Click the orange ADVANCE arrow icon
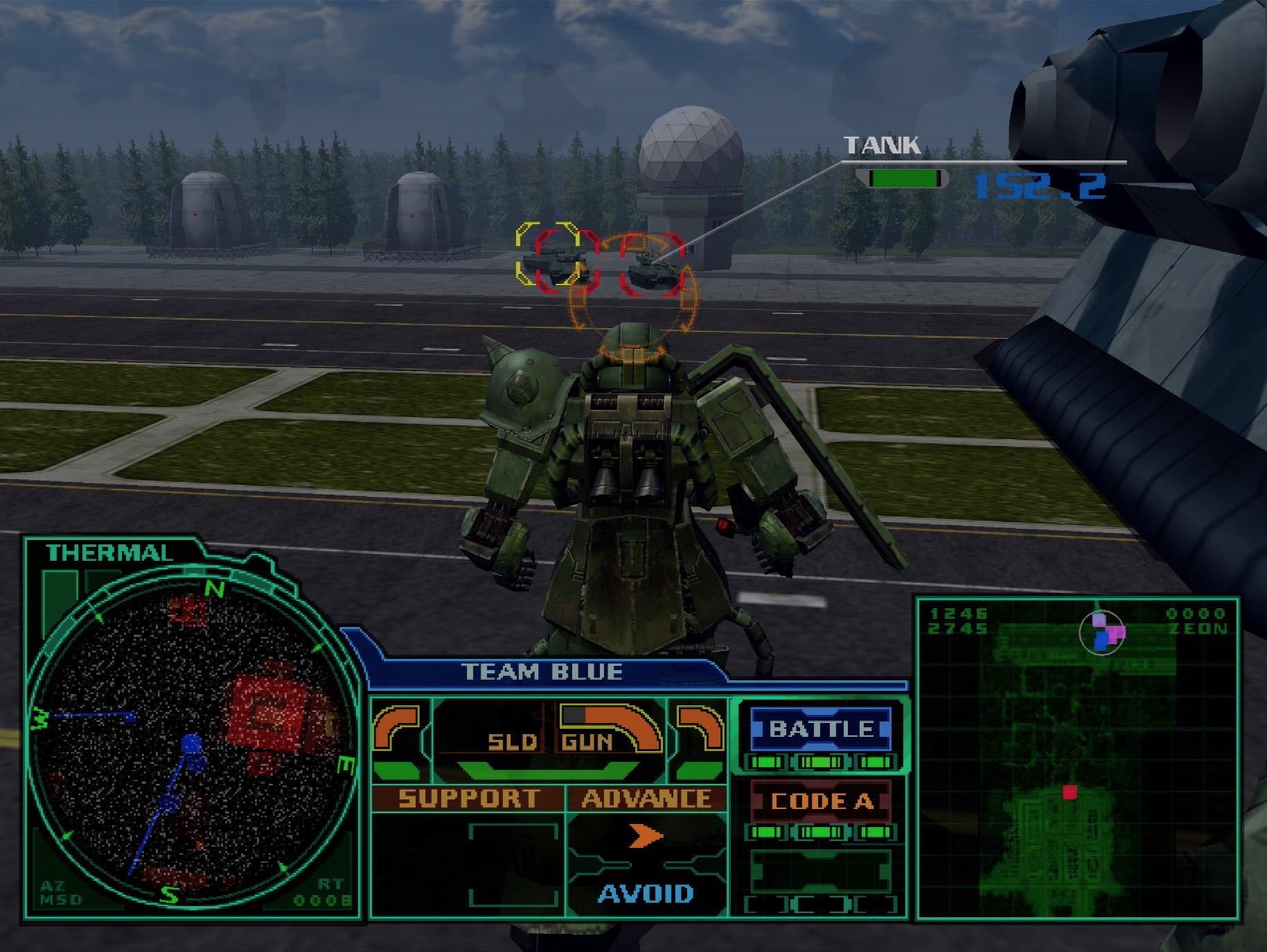This screenshot has width=1267, height=952. [646, 835]
